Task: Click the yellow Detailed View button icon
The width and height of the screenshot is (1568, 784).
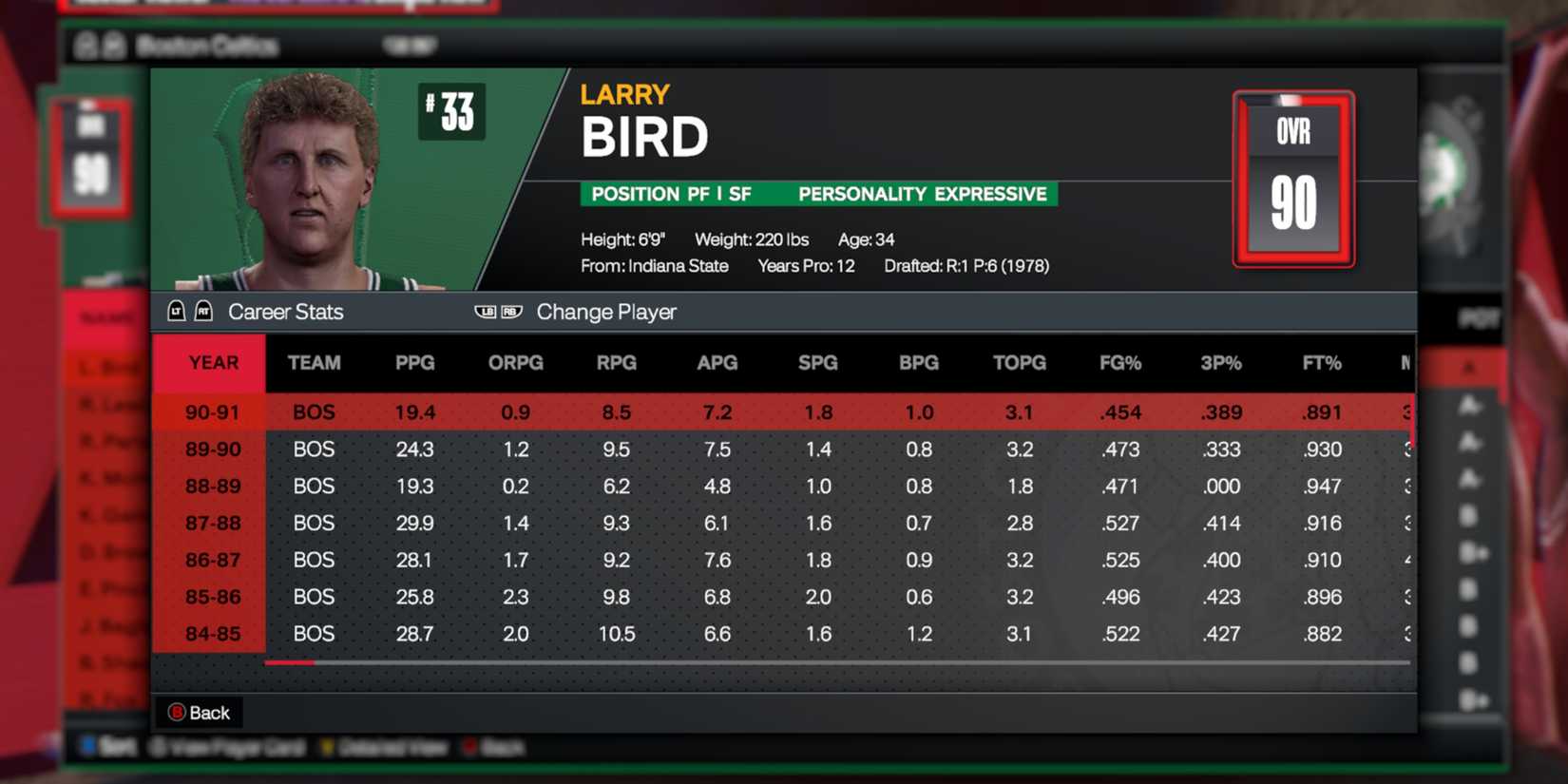Action: coord(328,748)
